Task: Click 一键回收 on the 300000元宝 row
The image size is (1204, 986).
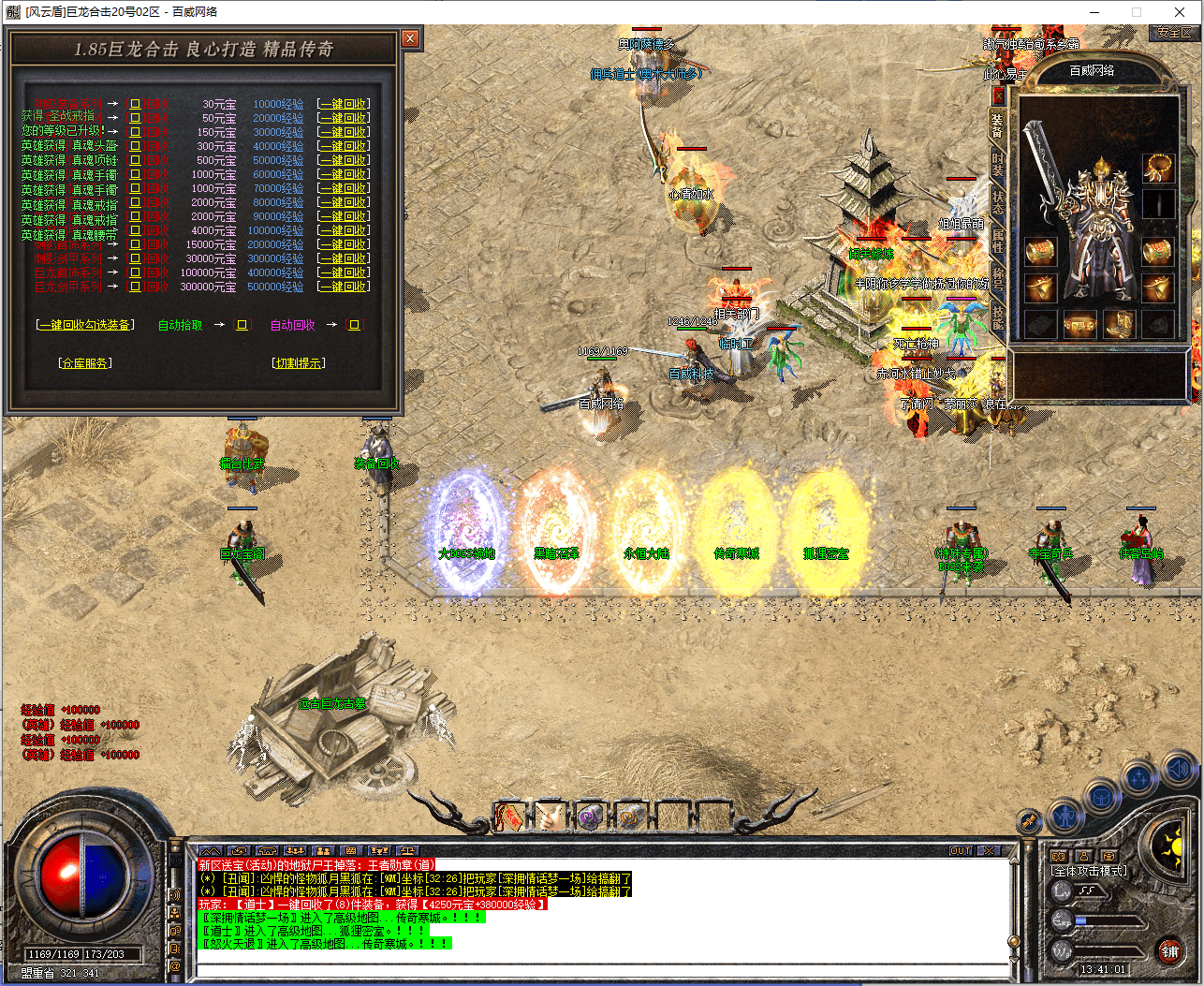Action: 343,287
